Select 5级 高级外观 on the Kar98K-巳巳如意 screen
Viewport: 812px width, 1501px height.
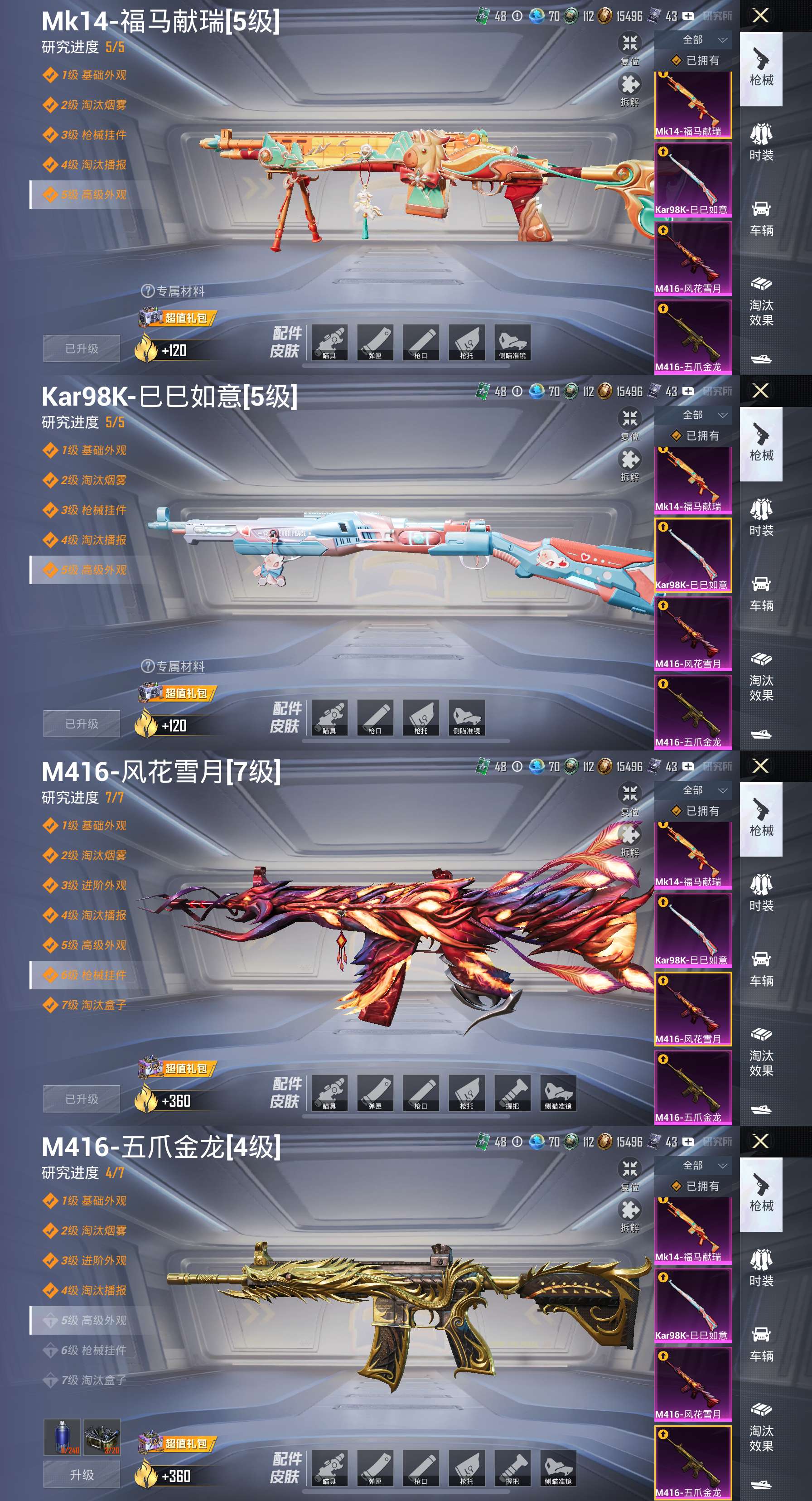coord(93,570)
